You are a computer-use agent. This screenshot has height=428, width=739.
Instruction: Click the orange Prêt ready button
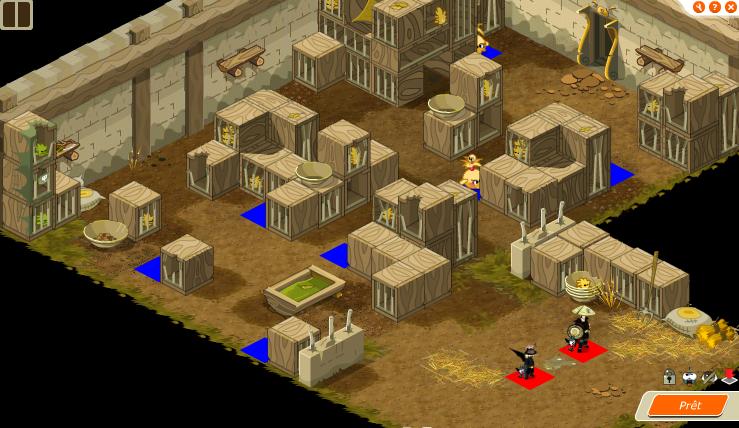tap(689, 405)
